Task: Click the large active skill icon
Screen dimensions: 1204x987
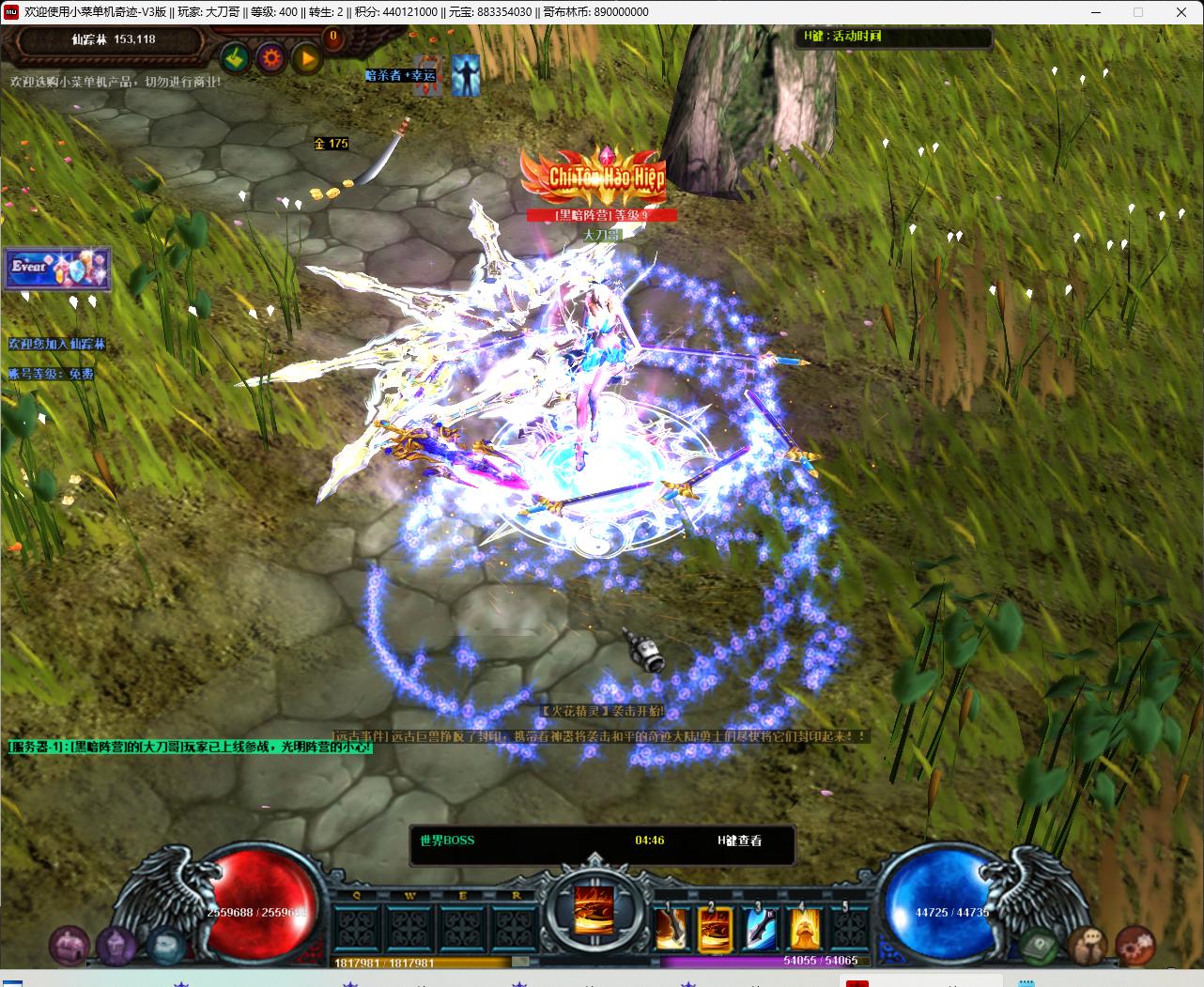Action: tap(594, 909)
